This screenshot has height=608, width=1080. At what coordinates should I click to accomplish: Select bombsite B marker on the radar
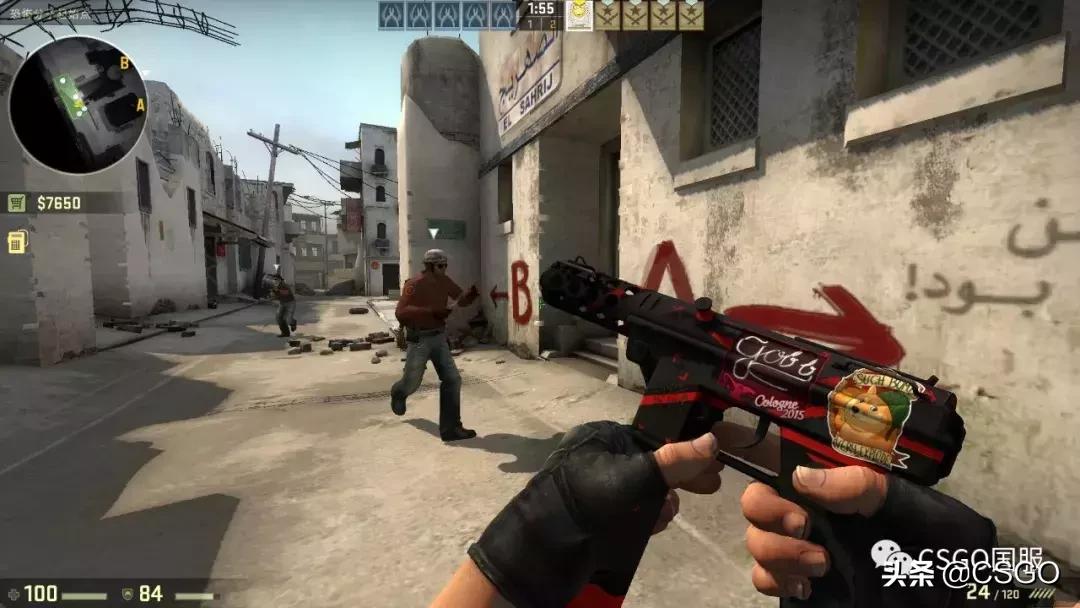coord(124,62)
